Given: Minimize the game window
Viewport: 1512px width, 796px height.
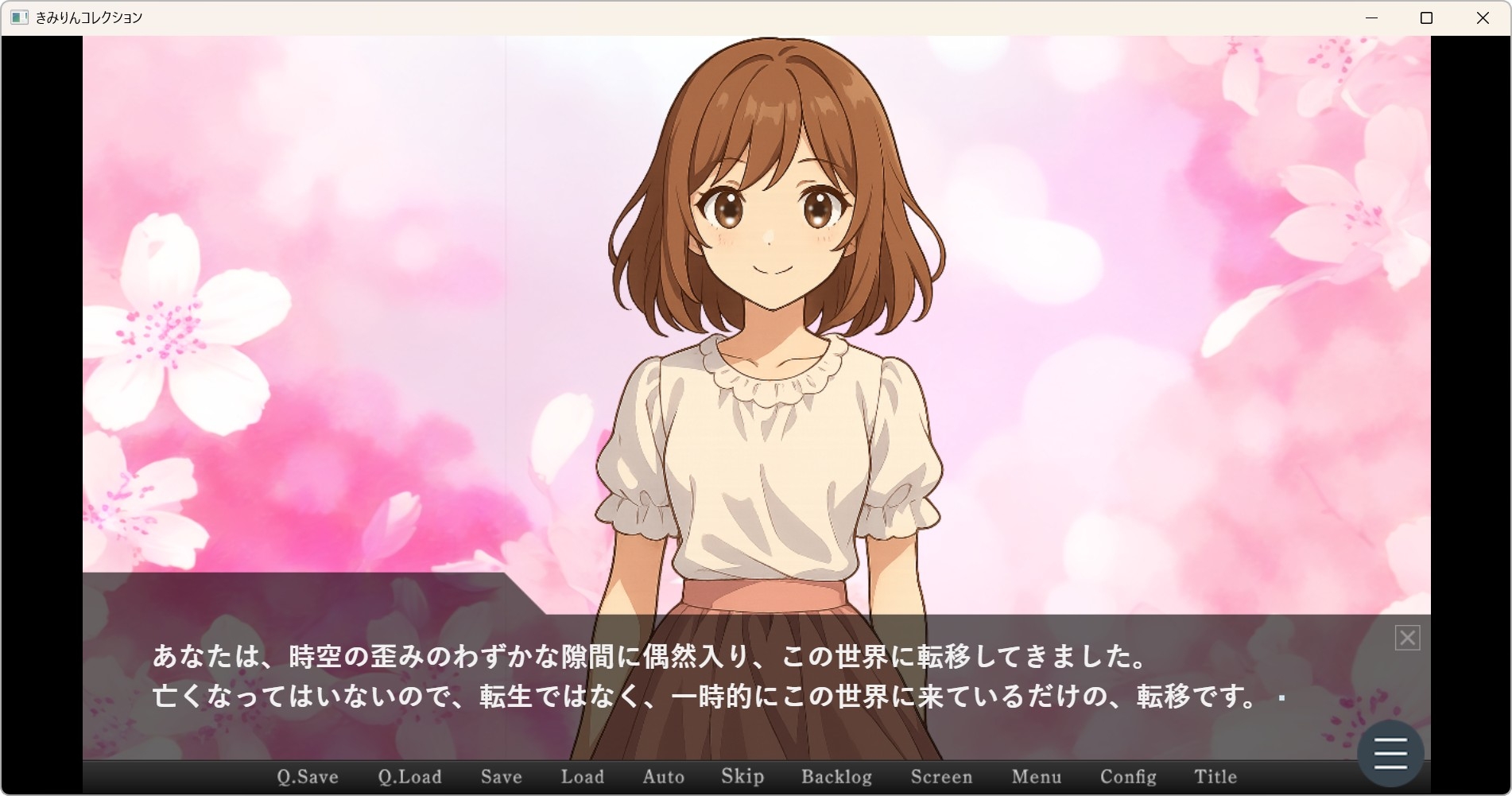Looking at the screenshot, I should pos(1370,17).
